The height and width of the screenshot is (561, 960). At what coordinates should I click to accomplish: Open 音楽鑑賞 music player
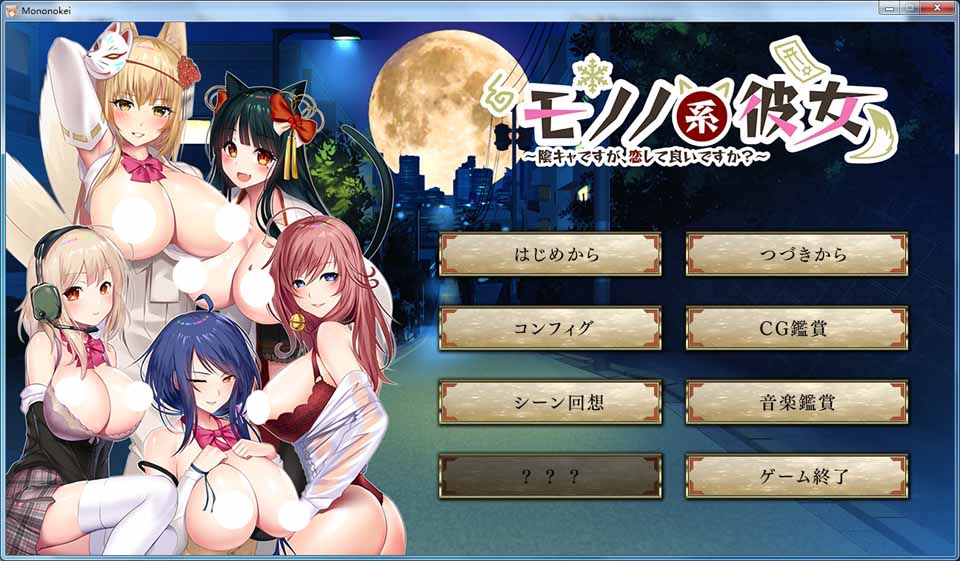click(x=797, y=402)
